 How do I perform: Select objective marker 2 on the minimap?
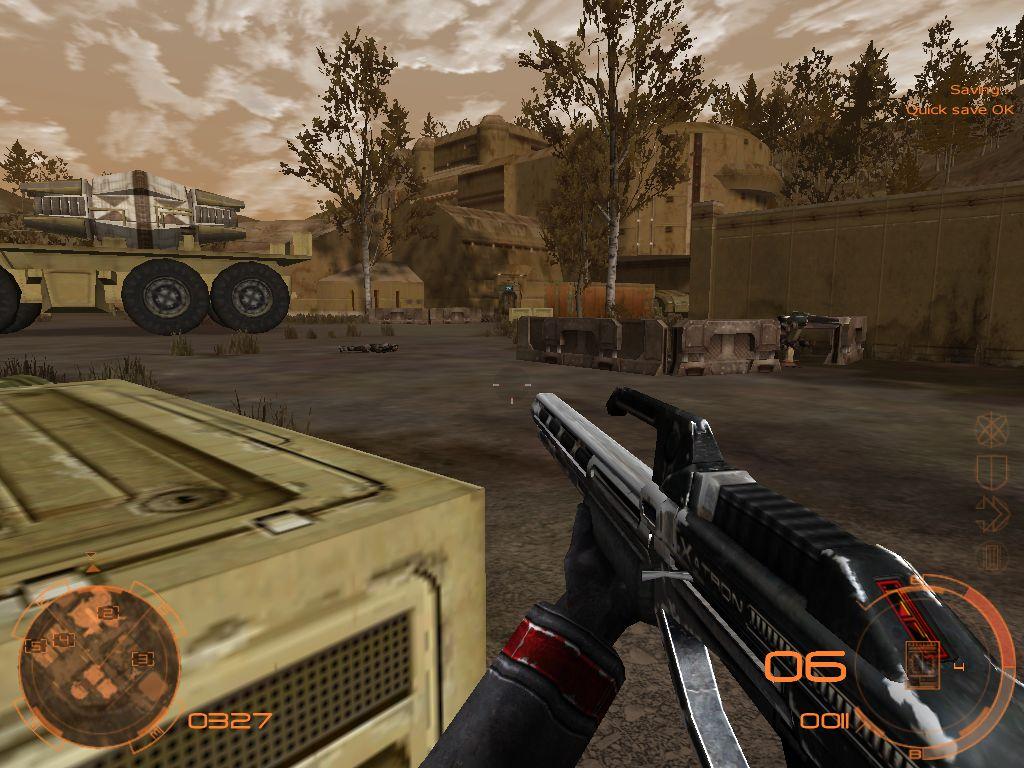click(x=108, y=613)
